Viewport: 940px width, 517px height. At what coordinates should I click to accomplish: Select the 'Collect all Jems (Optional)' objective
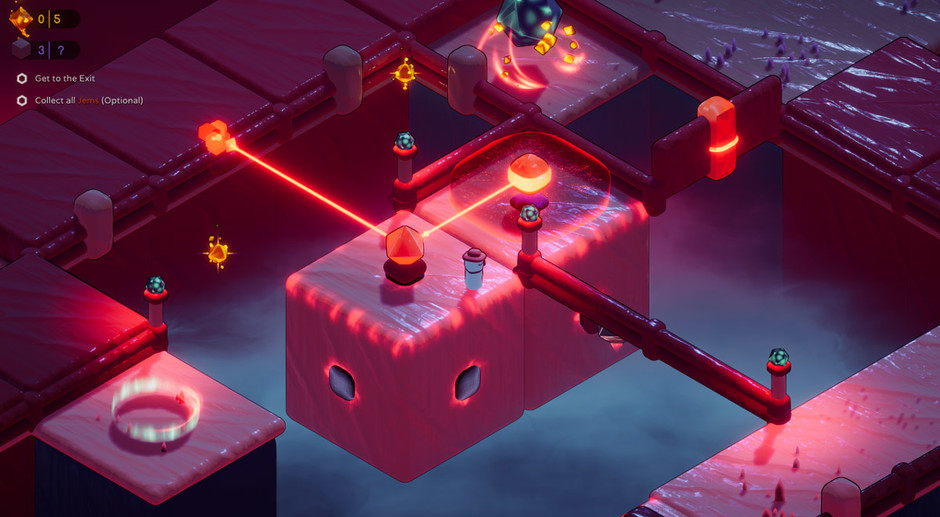click(x=88, y=100)
